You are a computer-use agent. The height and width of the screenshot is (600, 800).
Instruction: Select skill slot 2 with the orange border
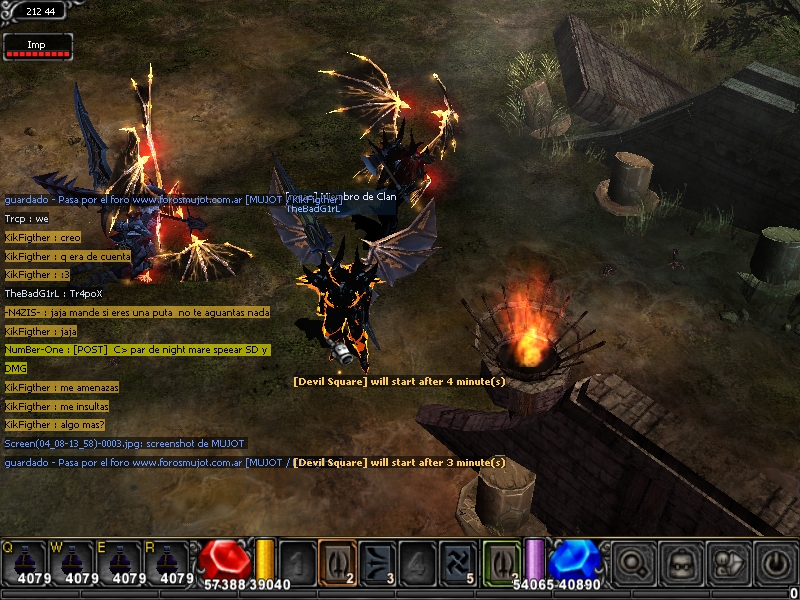pos(337,561)
